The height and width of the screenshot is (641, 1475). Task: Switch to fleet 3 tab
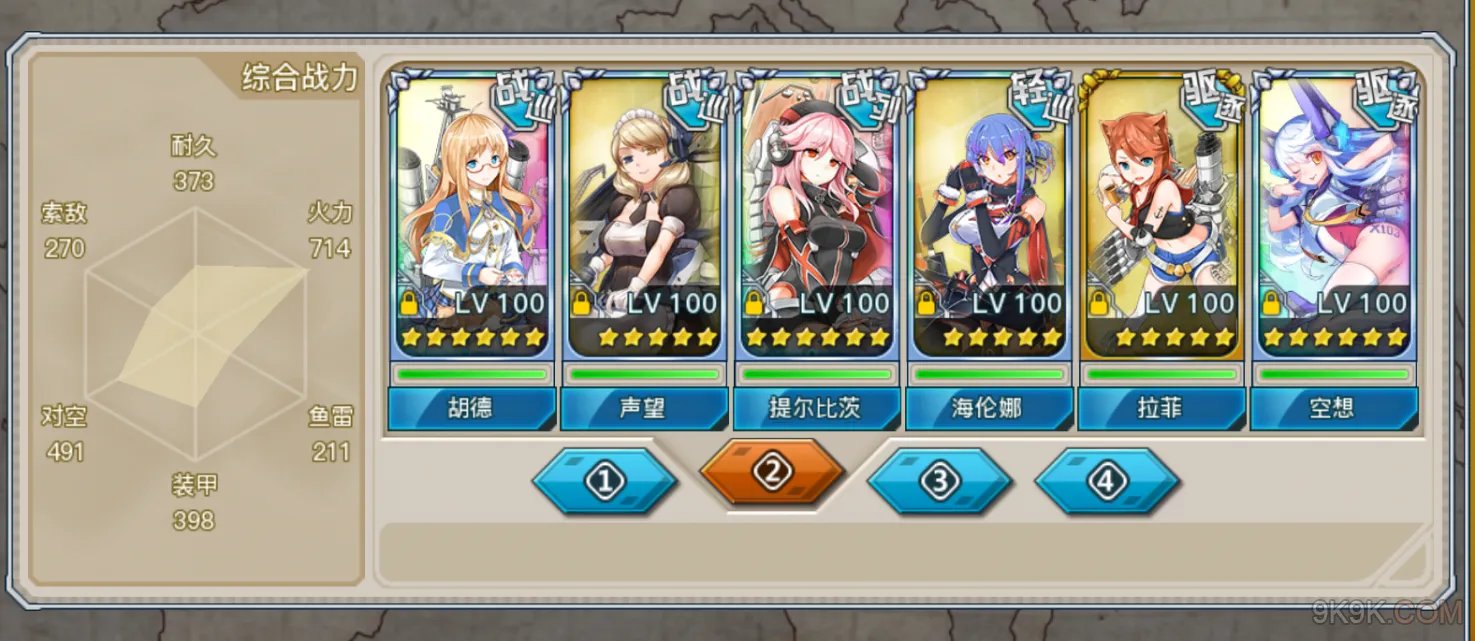click(x=939, y=481)
